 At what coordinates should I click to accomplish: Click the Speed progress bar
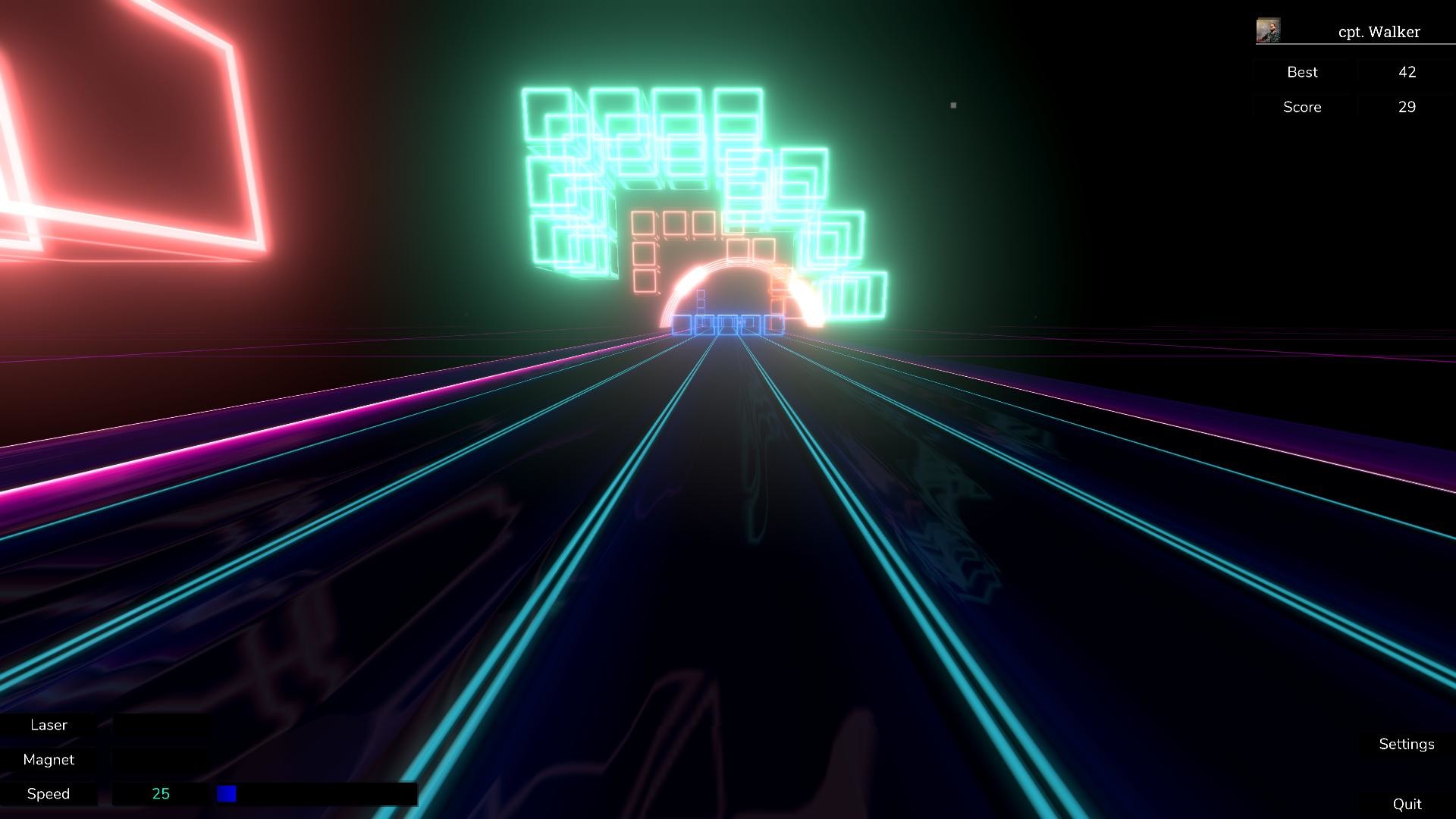click(318, 793)
